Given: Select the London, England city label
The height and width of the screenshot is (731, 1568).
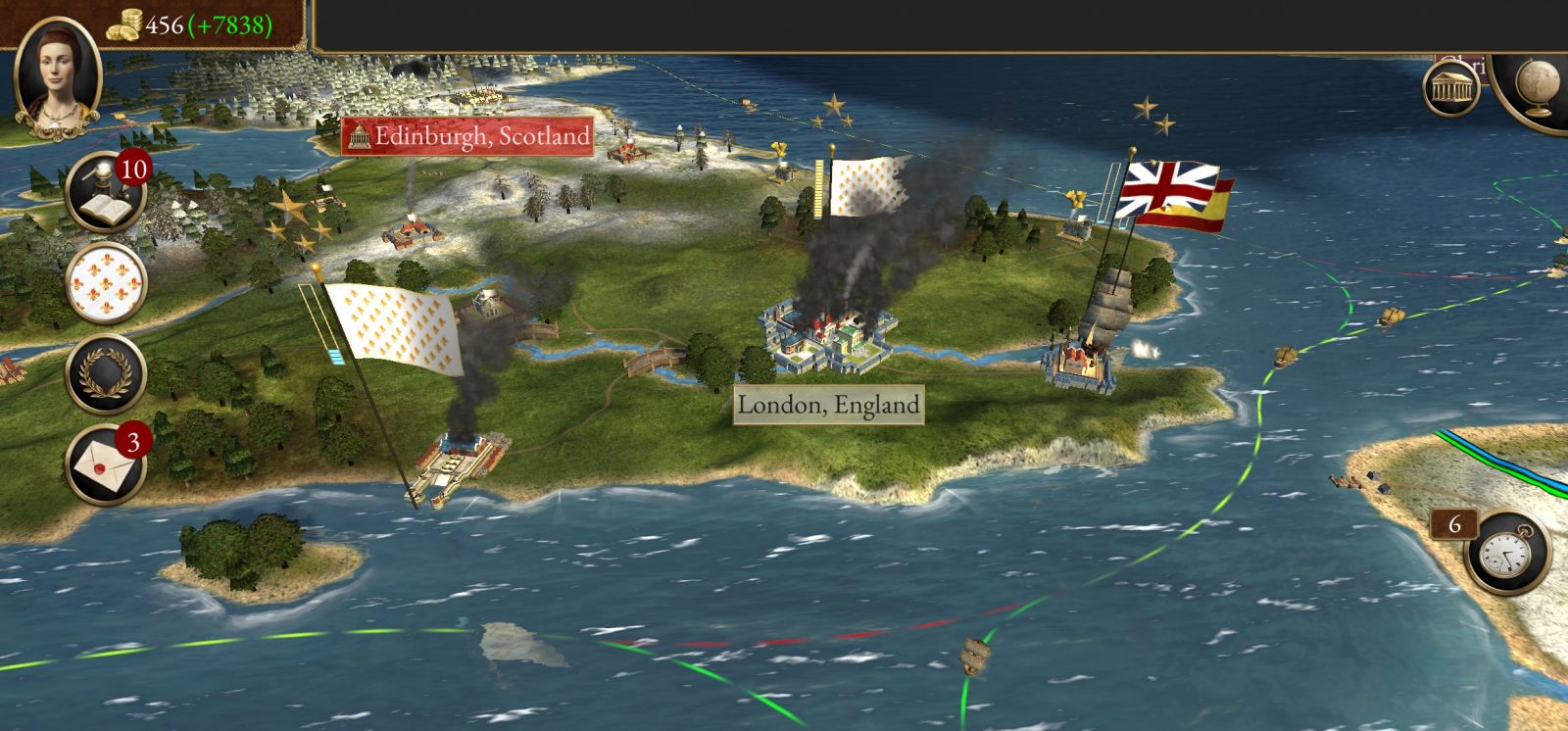Looking at the screenshot, I should pos(828,405).
